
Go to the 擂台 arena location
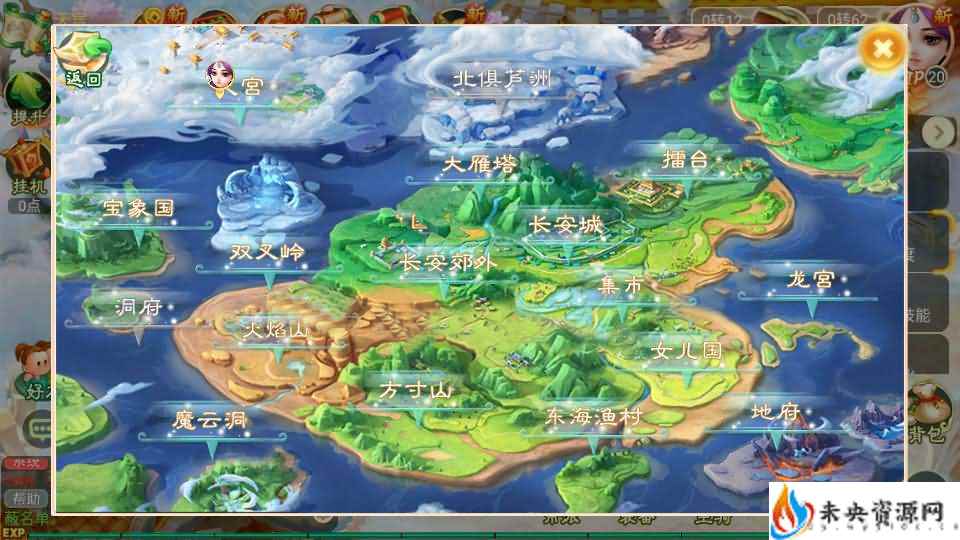pos(685,160)
